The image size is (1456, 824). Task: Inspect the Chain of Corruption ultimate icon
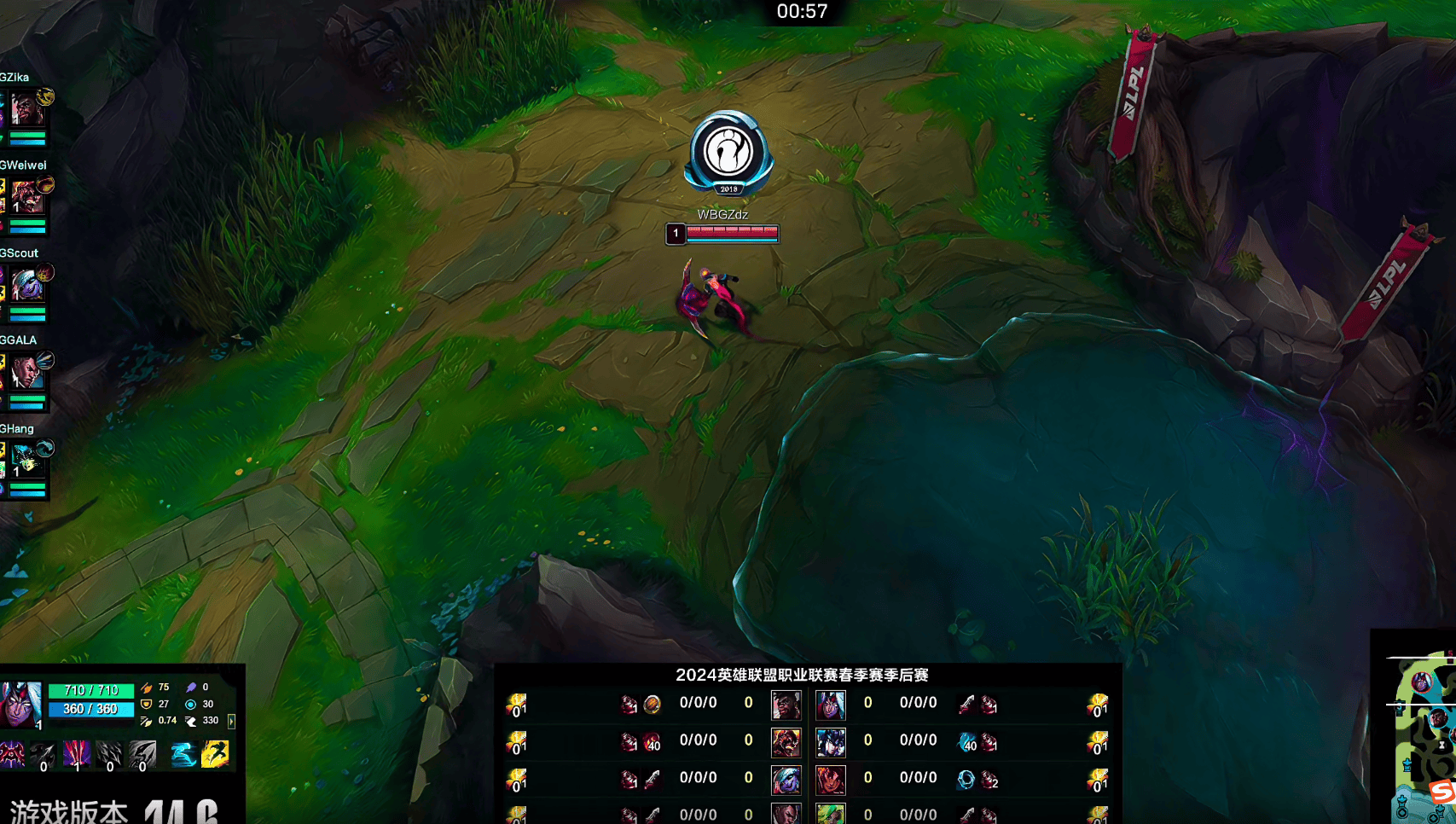pyautogui.click(x=142, y=754)
